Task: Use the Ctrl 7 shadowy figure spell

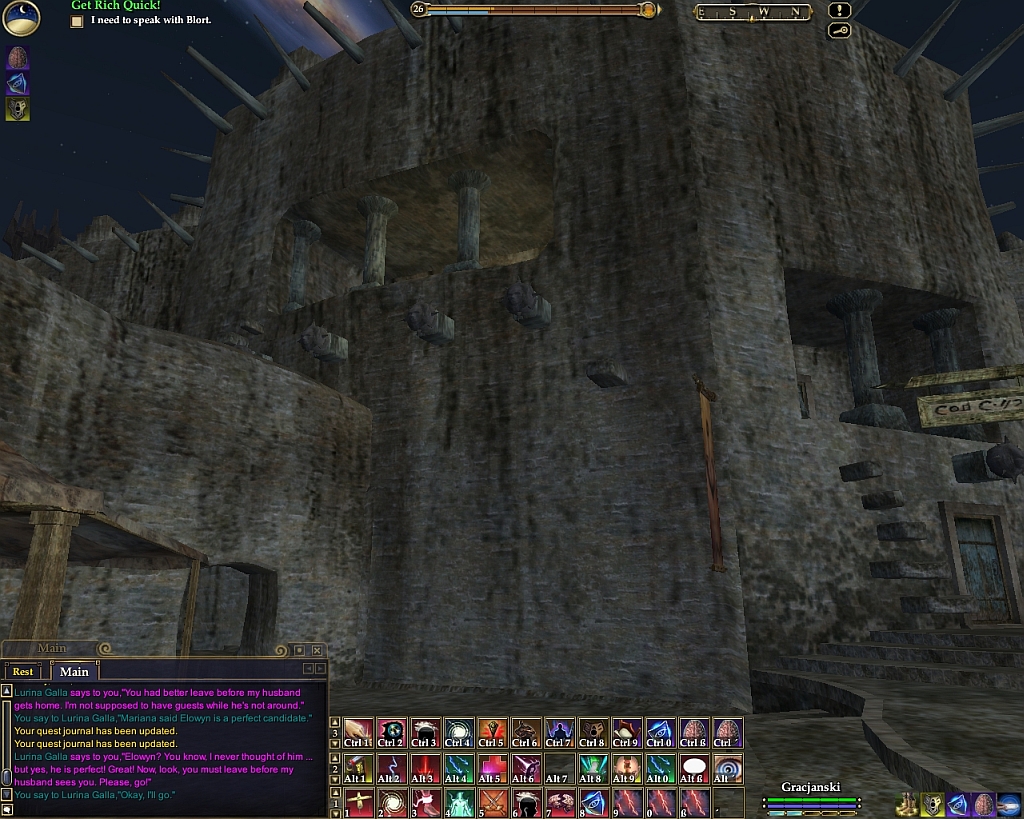Action: 559,733
